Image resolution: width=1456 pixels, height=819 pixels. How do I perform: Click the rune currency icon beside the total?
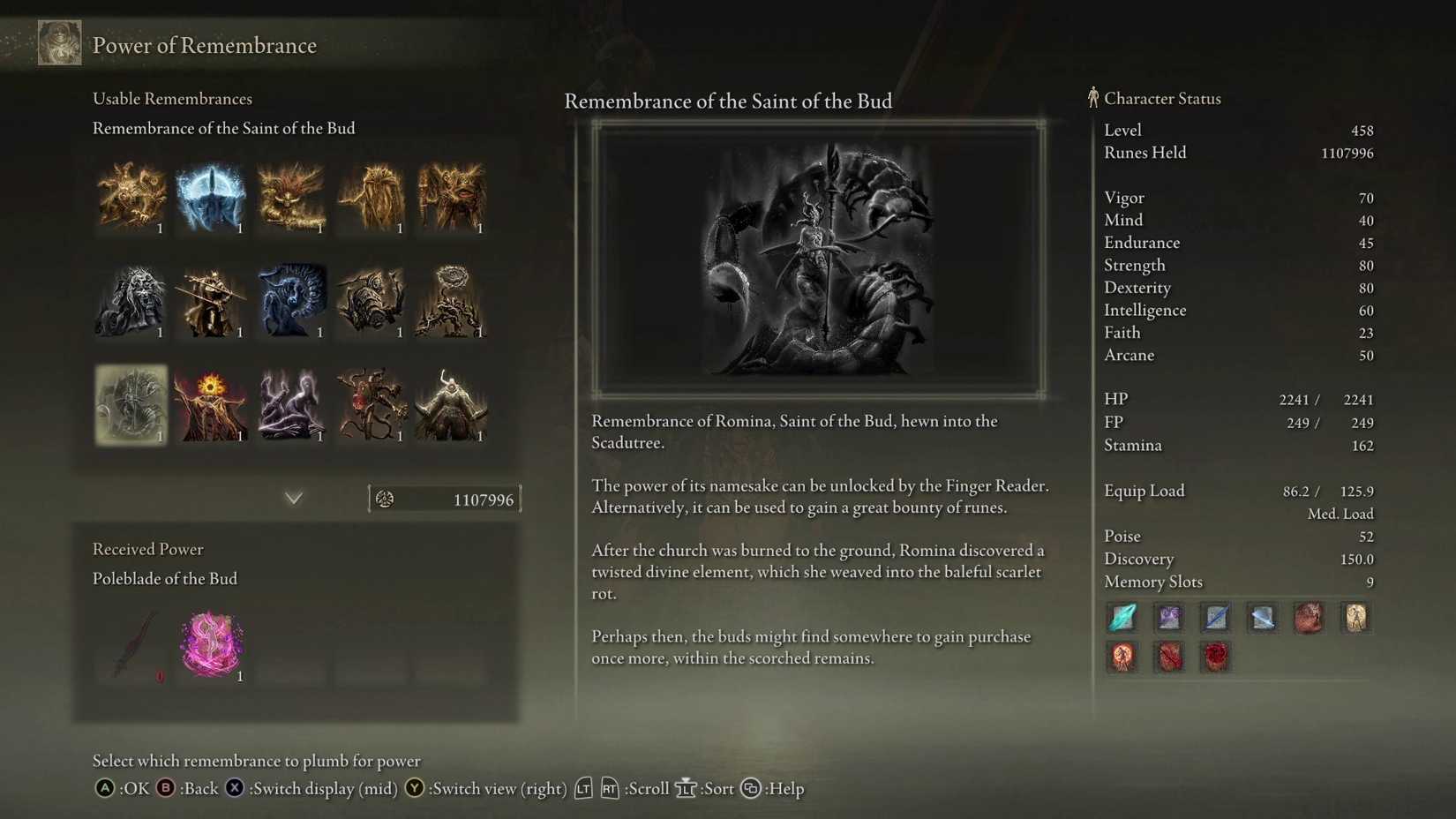(384, 499)
